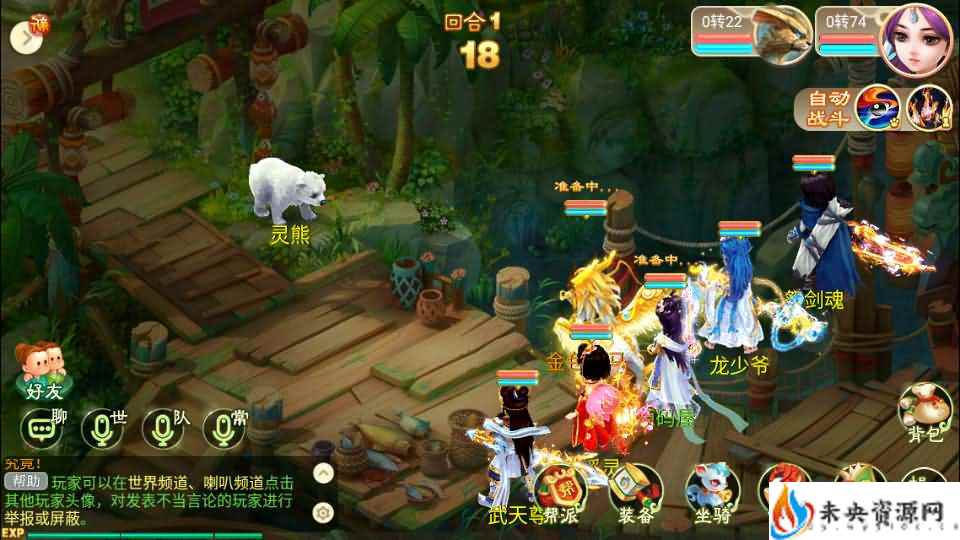Open chat settings with the gear icon

pyautogui.click(x=323, y=512)
